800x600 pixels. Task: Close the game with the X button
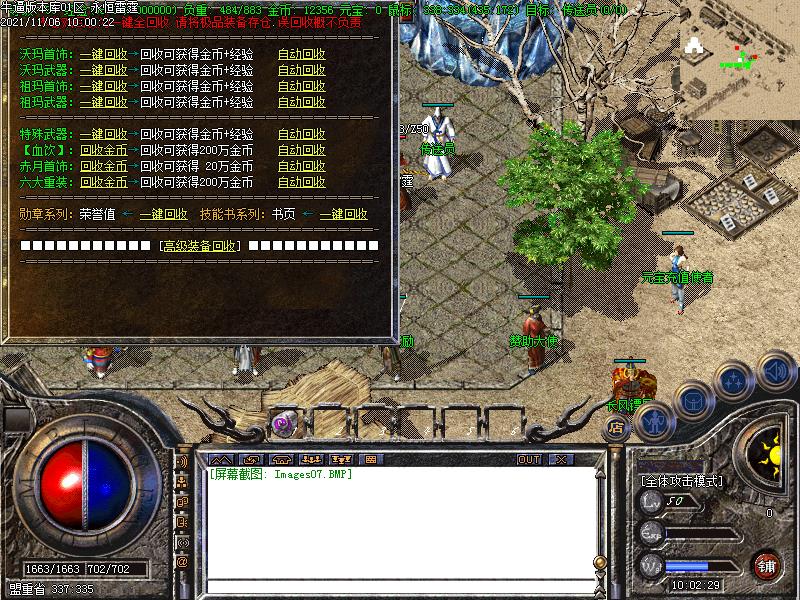[x=561, y=459]
